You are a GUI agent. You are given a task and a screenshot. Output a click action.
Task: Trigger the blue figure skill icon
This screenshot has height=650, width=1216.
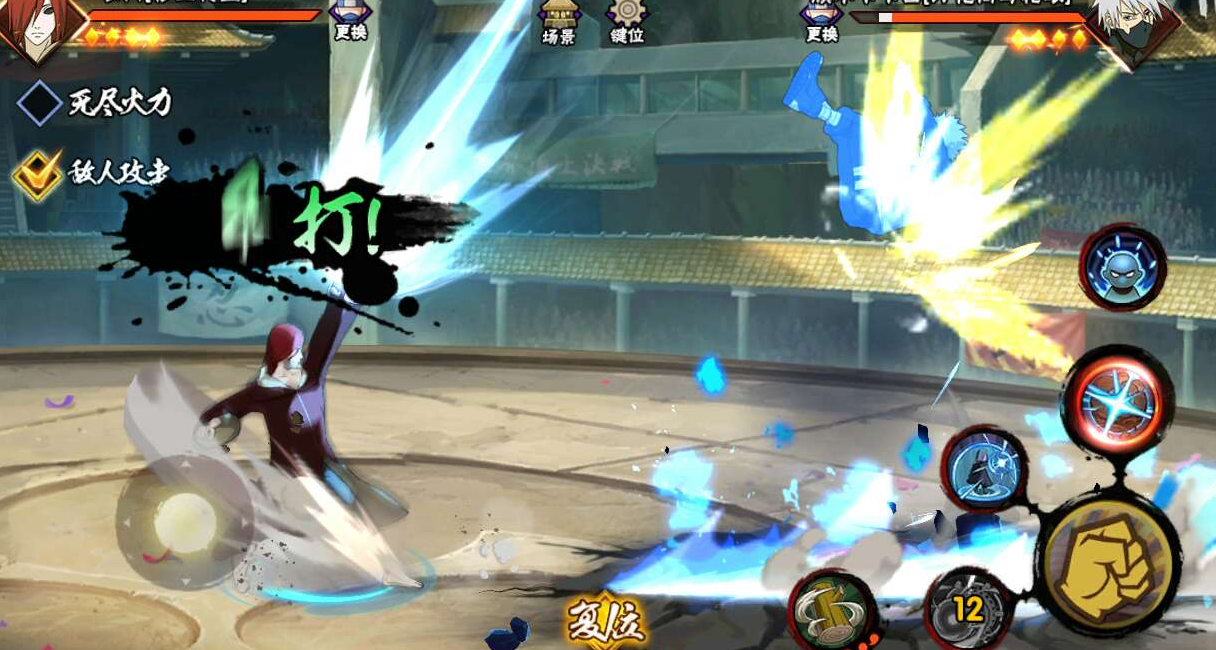[1122, 267]
